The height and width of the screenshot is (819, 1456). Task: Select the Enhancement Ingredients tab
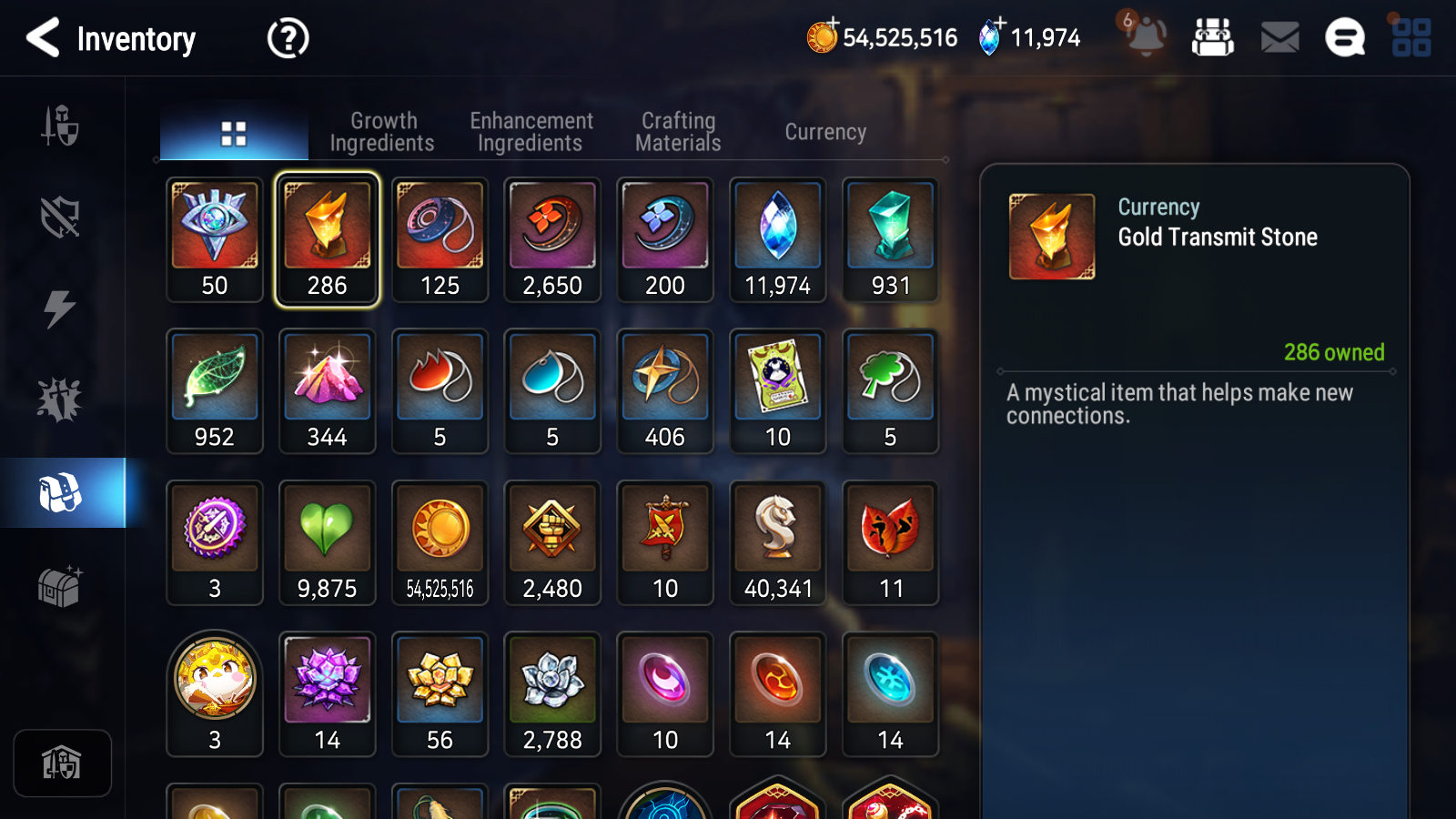(531, 131)
